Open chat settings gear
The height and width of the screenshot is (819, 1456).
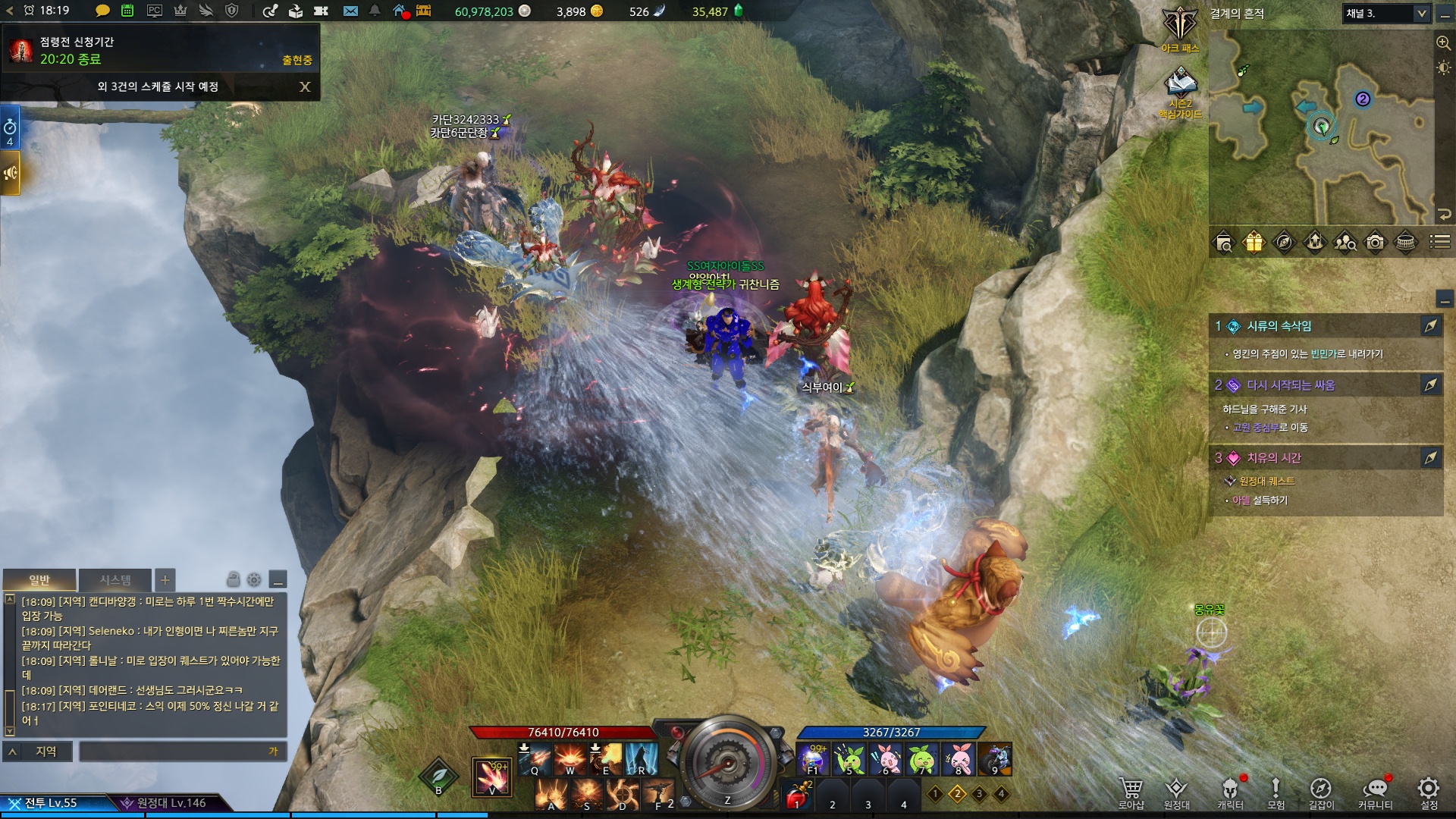[254, 580]
